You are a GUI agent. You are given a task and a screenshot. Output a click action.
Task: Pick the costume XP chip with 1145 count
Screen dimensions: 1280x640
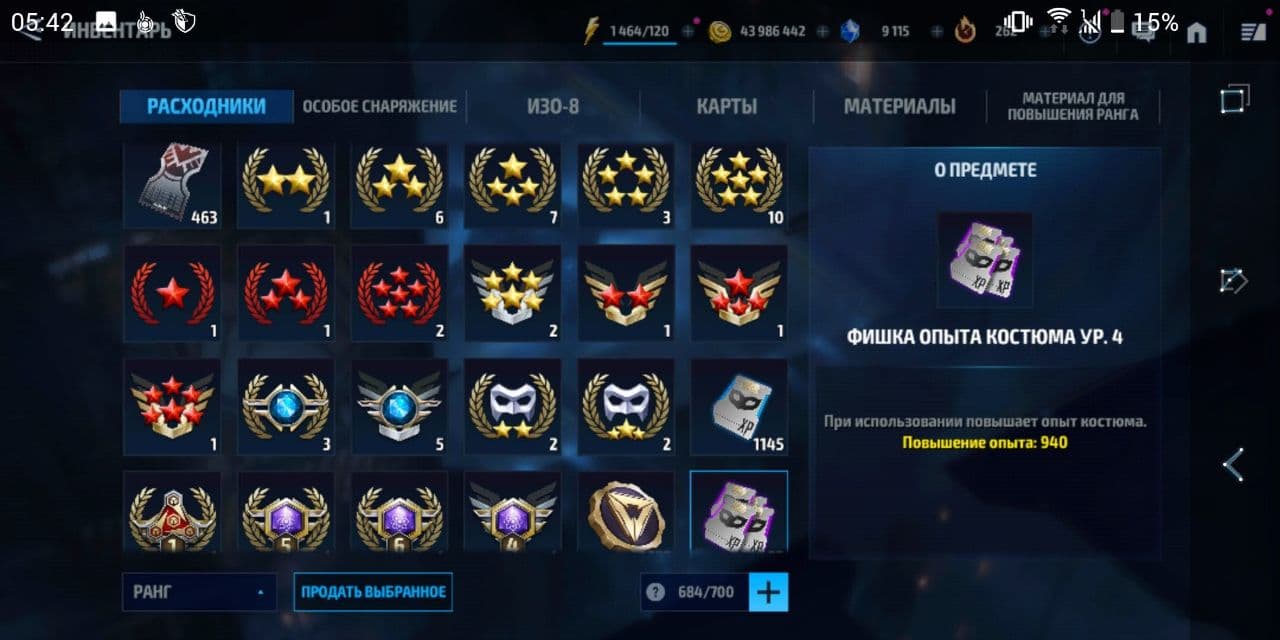pos(739,407)
